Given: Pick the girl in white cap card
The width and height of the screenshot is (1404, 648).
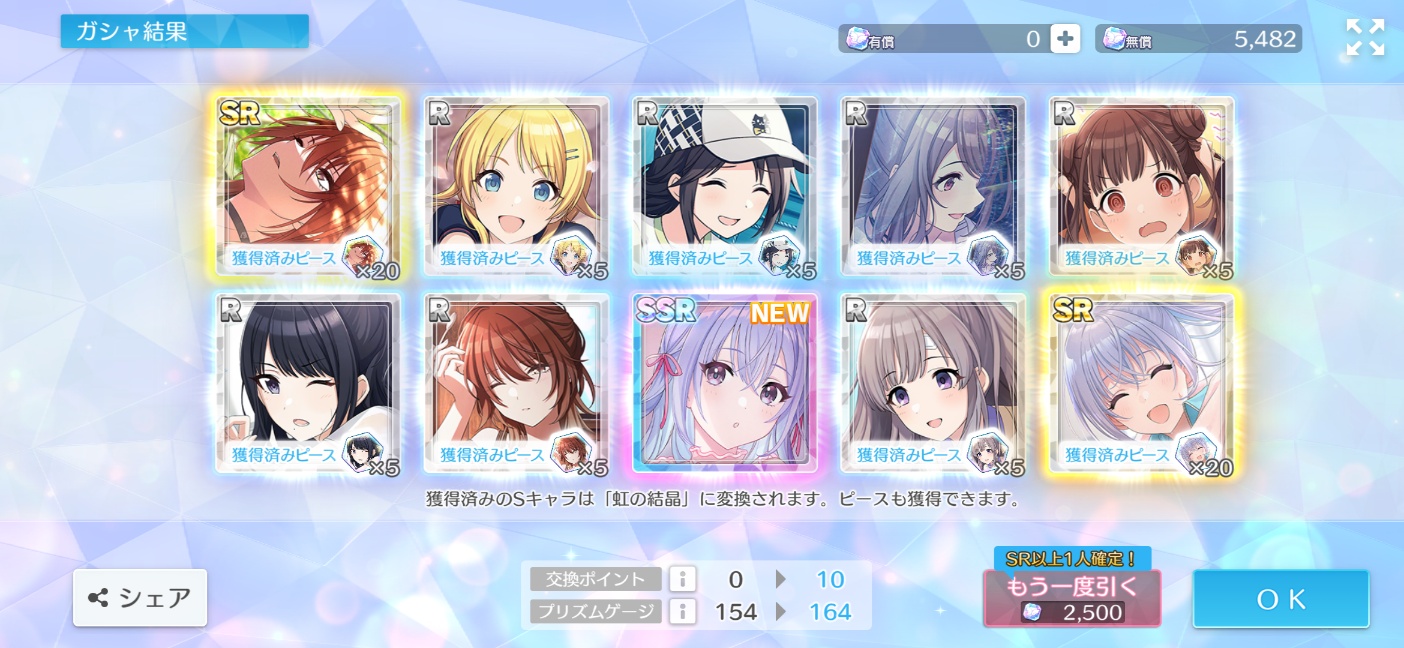Looking at the screenshot, I should click(725, 185).
